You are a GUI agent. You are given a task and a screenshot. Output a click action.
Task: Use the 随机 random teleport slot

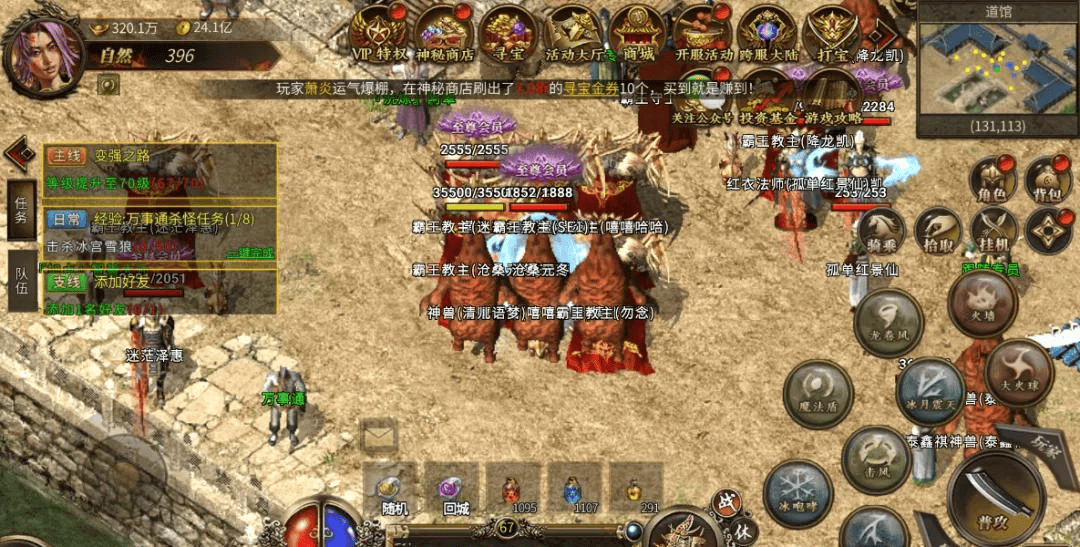392,489
